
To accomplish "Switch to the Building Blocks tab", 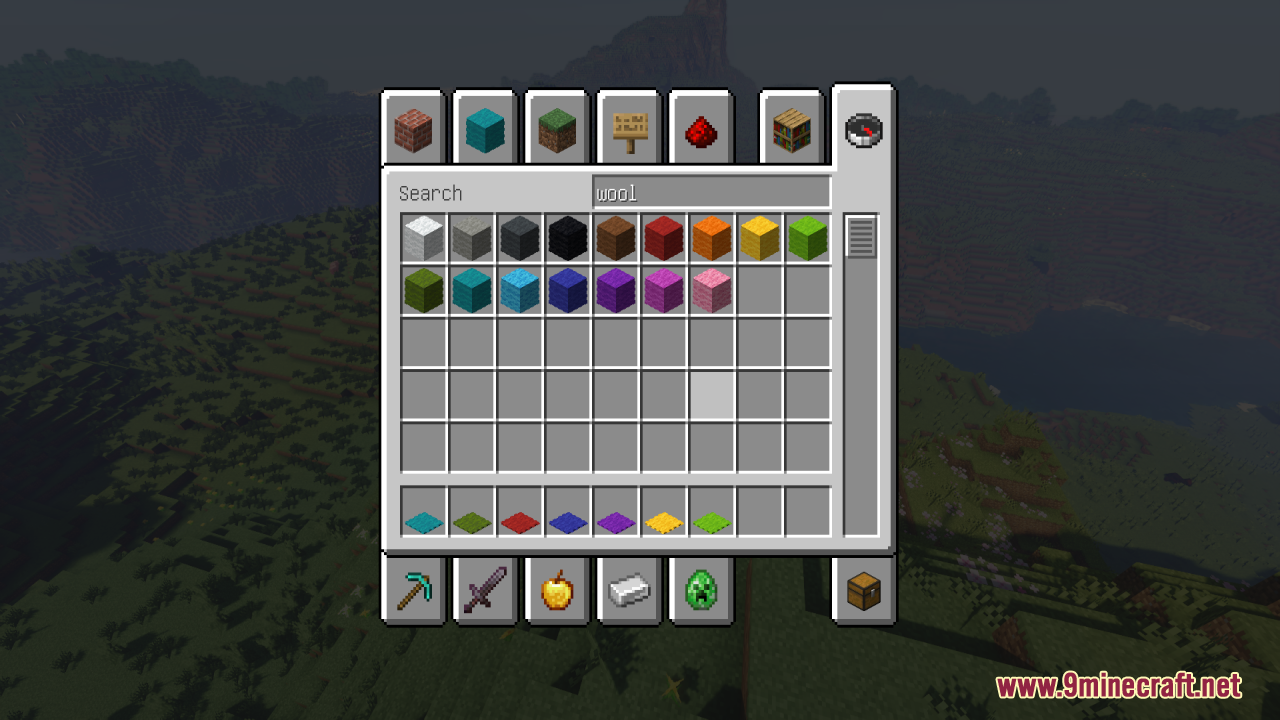I will click(x=412, y=128).
